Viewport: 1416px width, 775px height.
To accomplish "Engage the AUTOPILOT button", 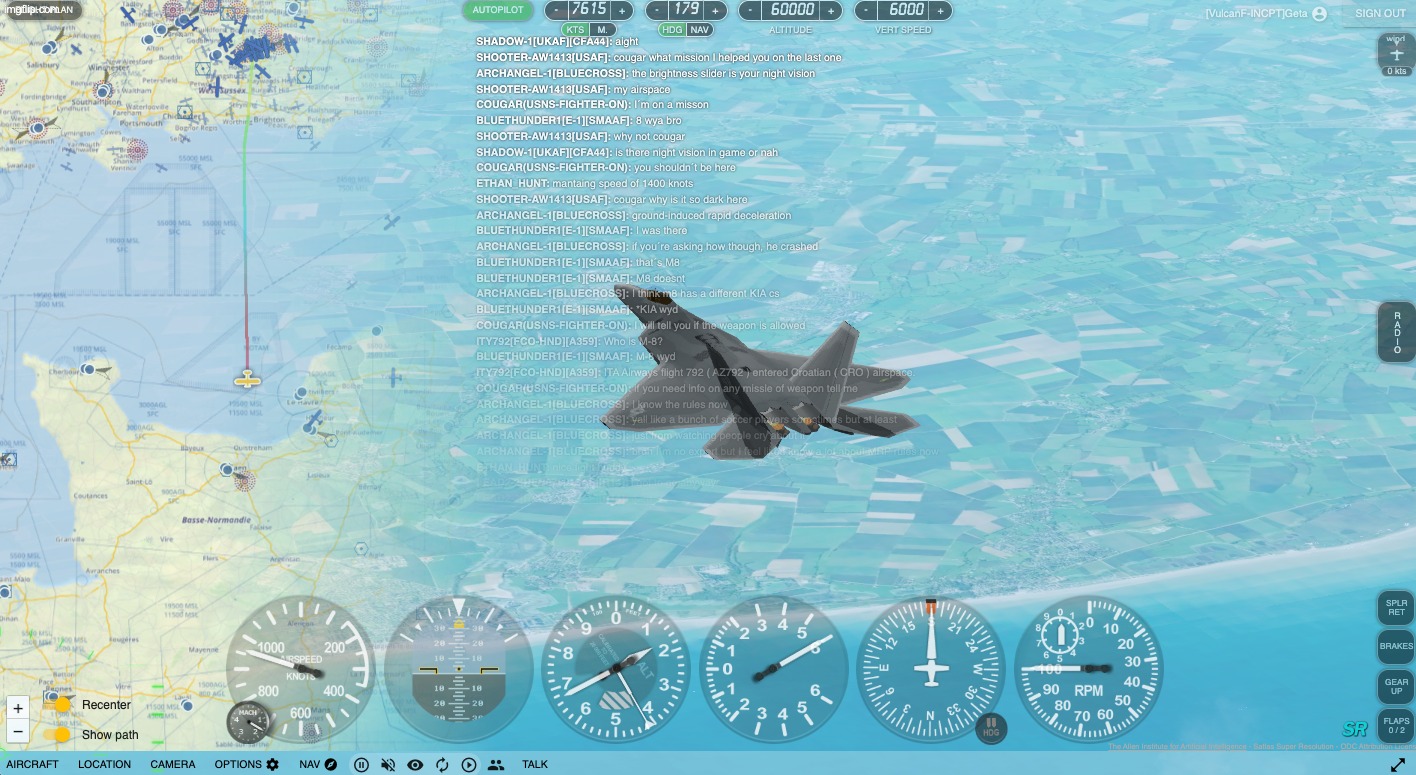I will (497, 9).
